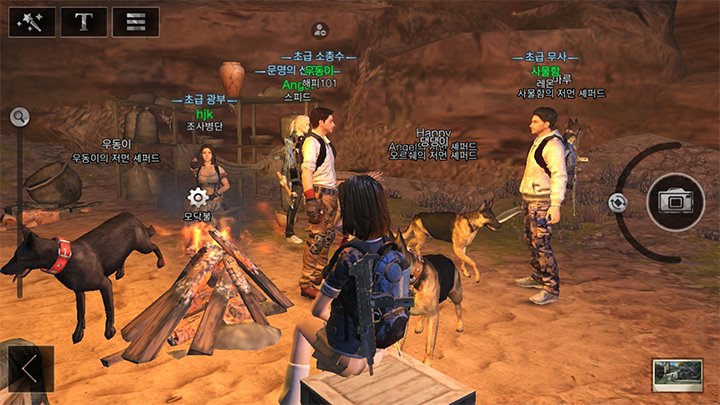The width and height of the screenshot is (720, 405).
Task: Open the magic wand filter effects
Action: pyautogui.click(x=32, y=21)
